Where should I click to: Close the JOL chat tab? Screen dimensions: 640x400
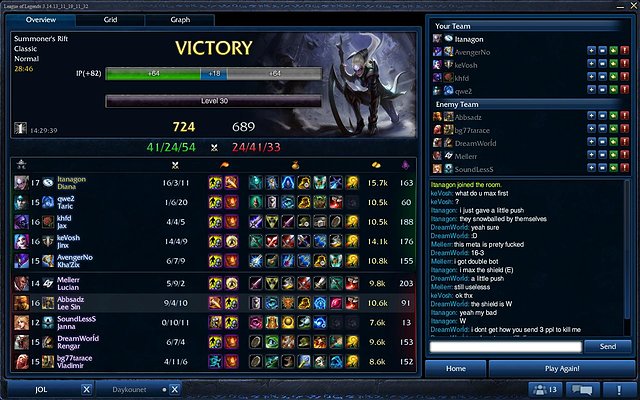(x=87, y=389)
